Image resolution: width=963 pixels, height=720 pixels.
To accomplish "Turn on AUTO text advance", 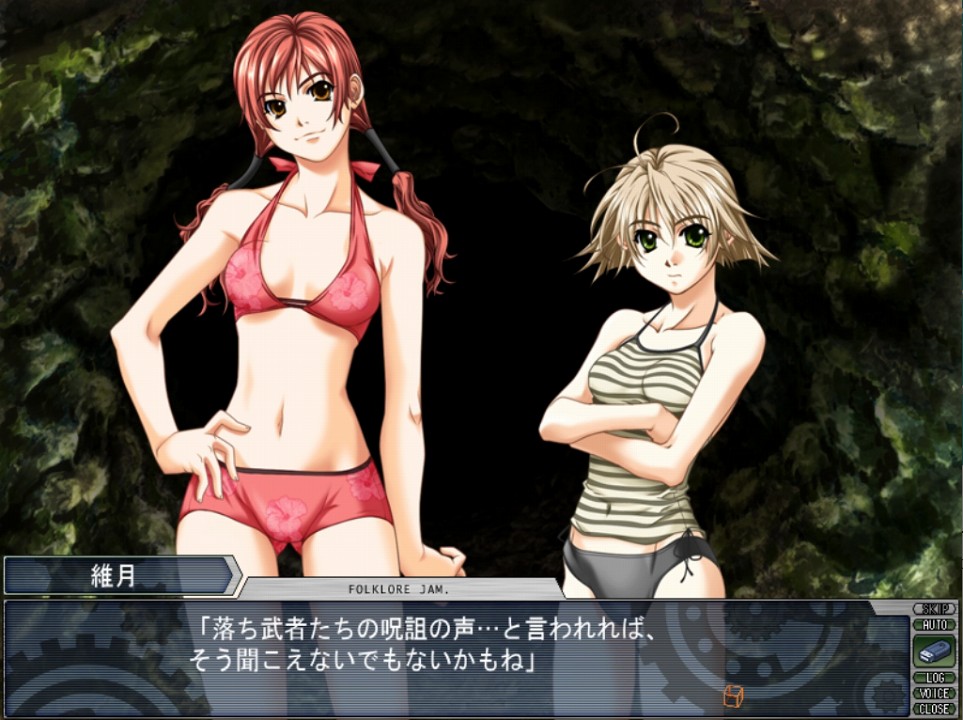I will coord(934,625).
